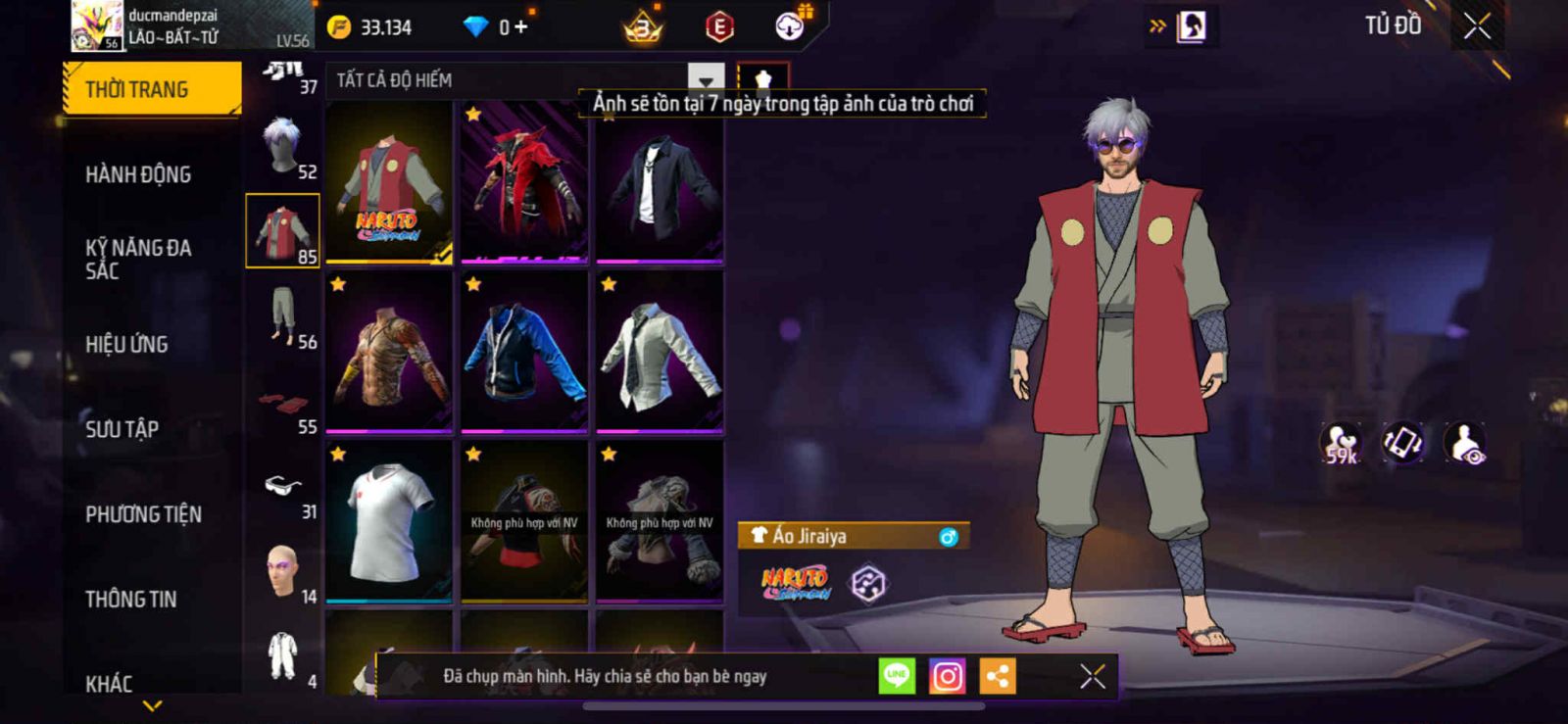Dismiss the screenshot share banner

(x=1092, y=676)
